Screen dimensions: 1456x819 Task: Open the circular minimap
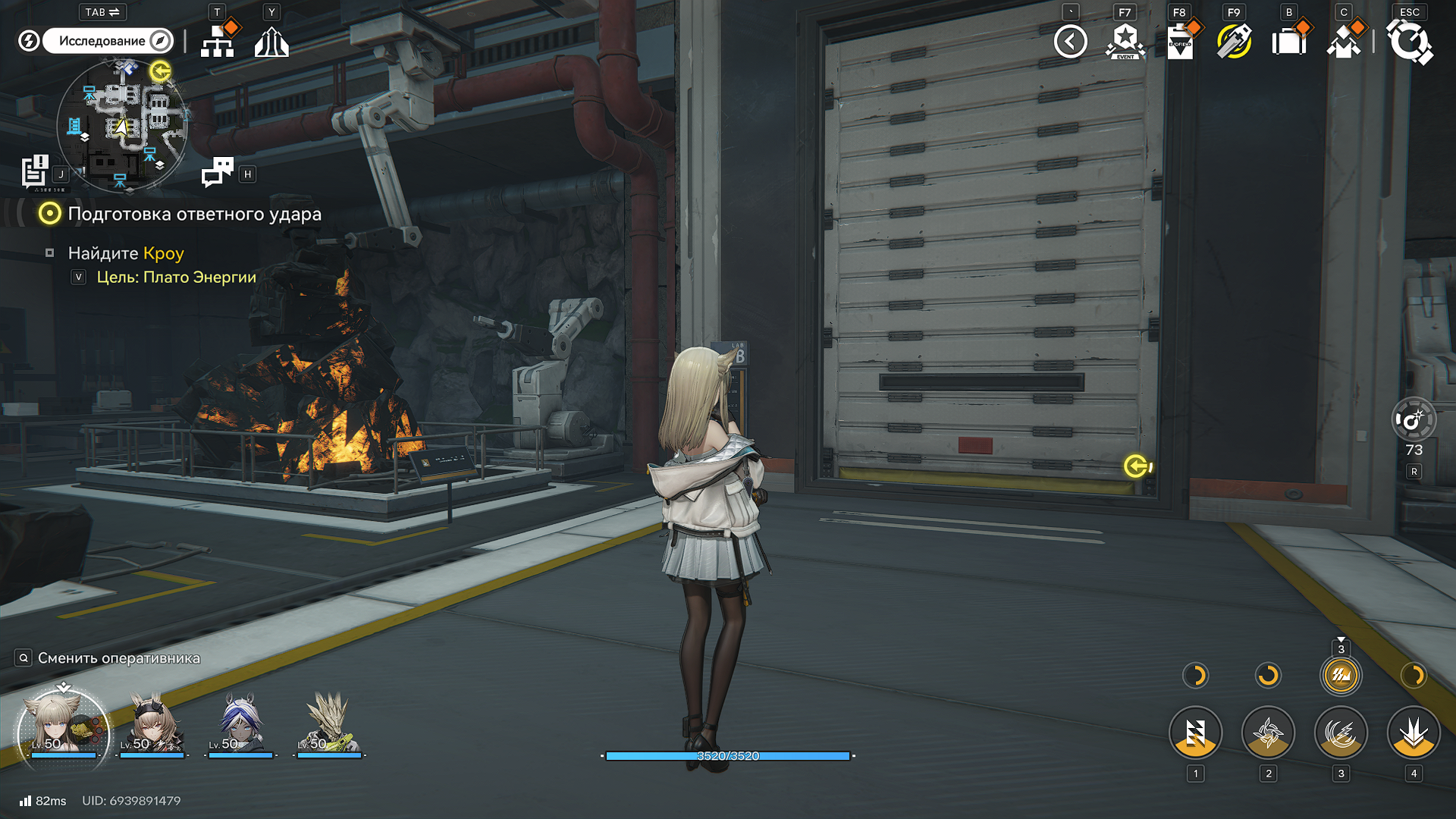point(122,125)
